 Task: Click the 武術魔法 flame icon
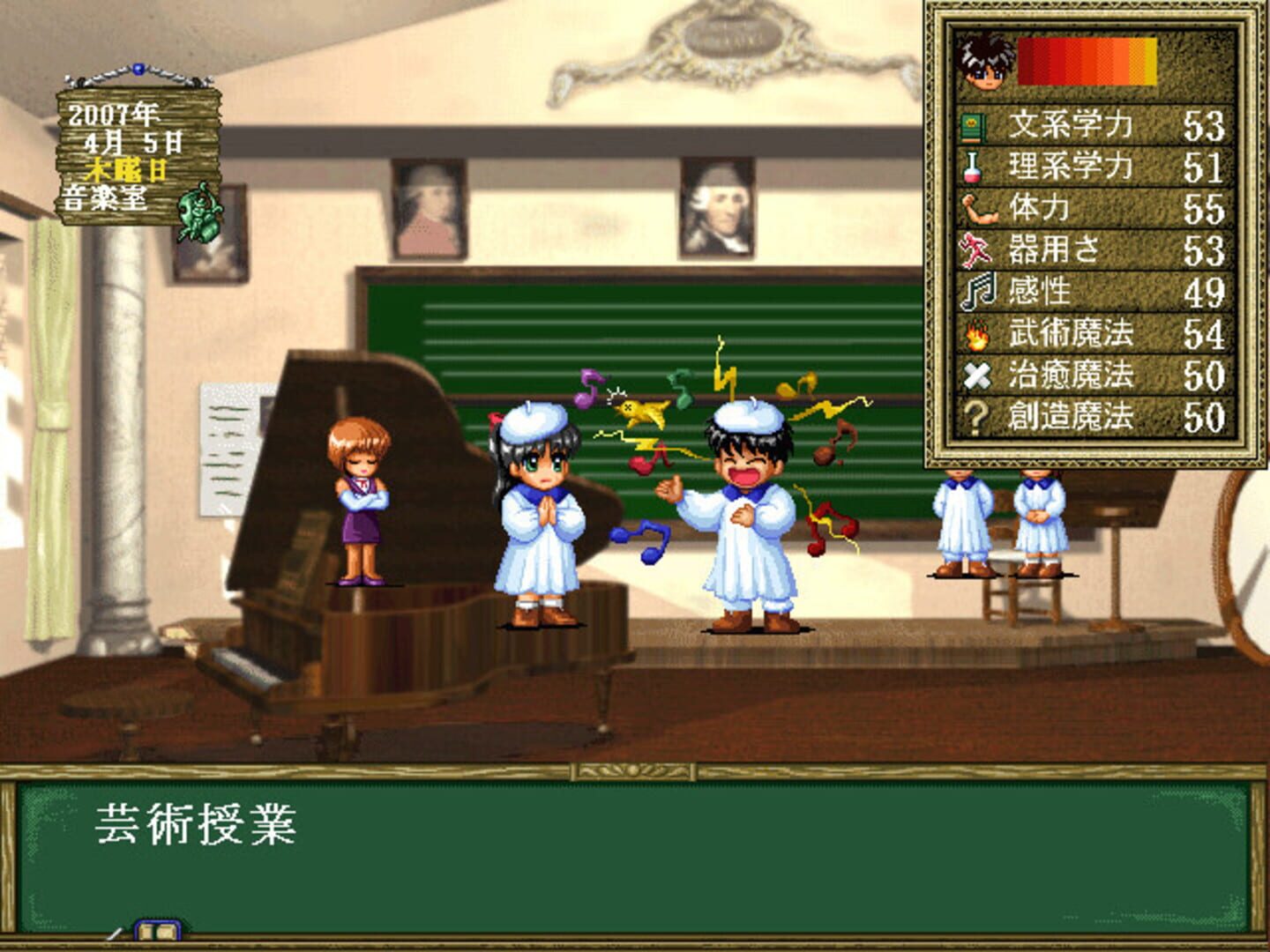point(977,336)
